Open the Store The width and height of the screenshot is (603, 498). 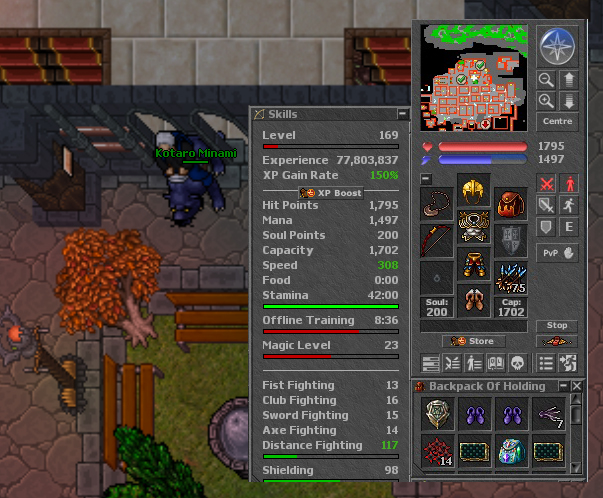point(474,341)
